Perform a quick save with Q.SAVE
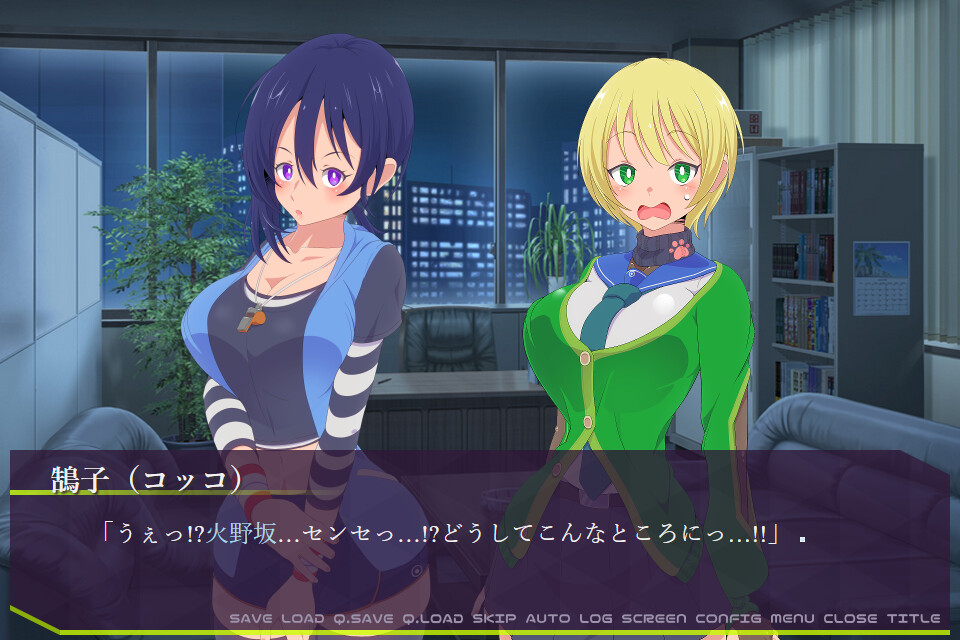960x640 pixels. tap(364, 618)
